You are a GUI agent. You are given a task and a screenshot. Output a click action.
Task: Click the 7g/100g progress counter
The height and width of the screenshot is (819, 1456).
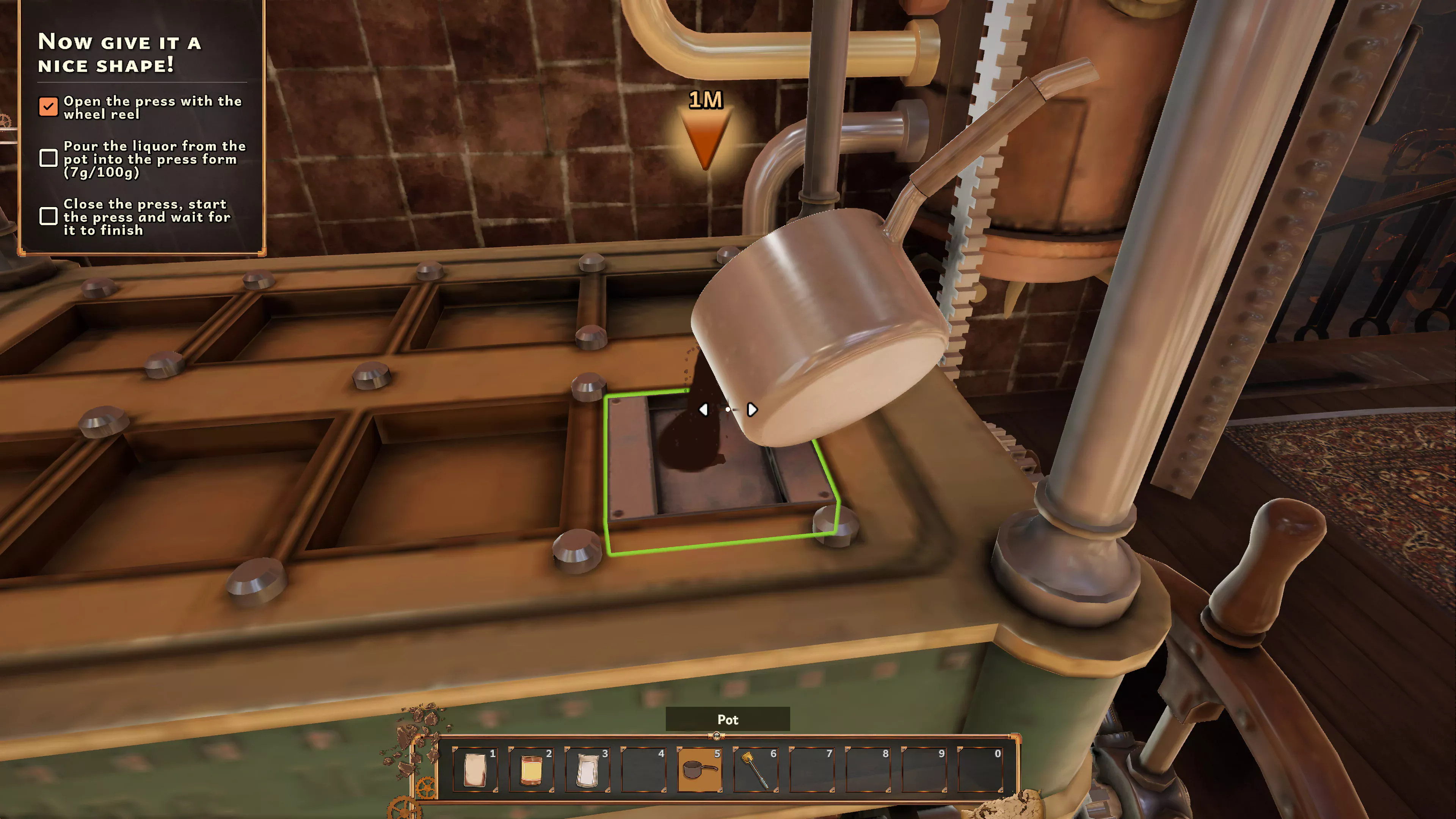pyautogui.click(x=102, y=174)
